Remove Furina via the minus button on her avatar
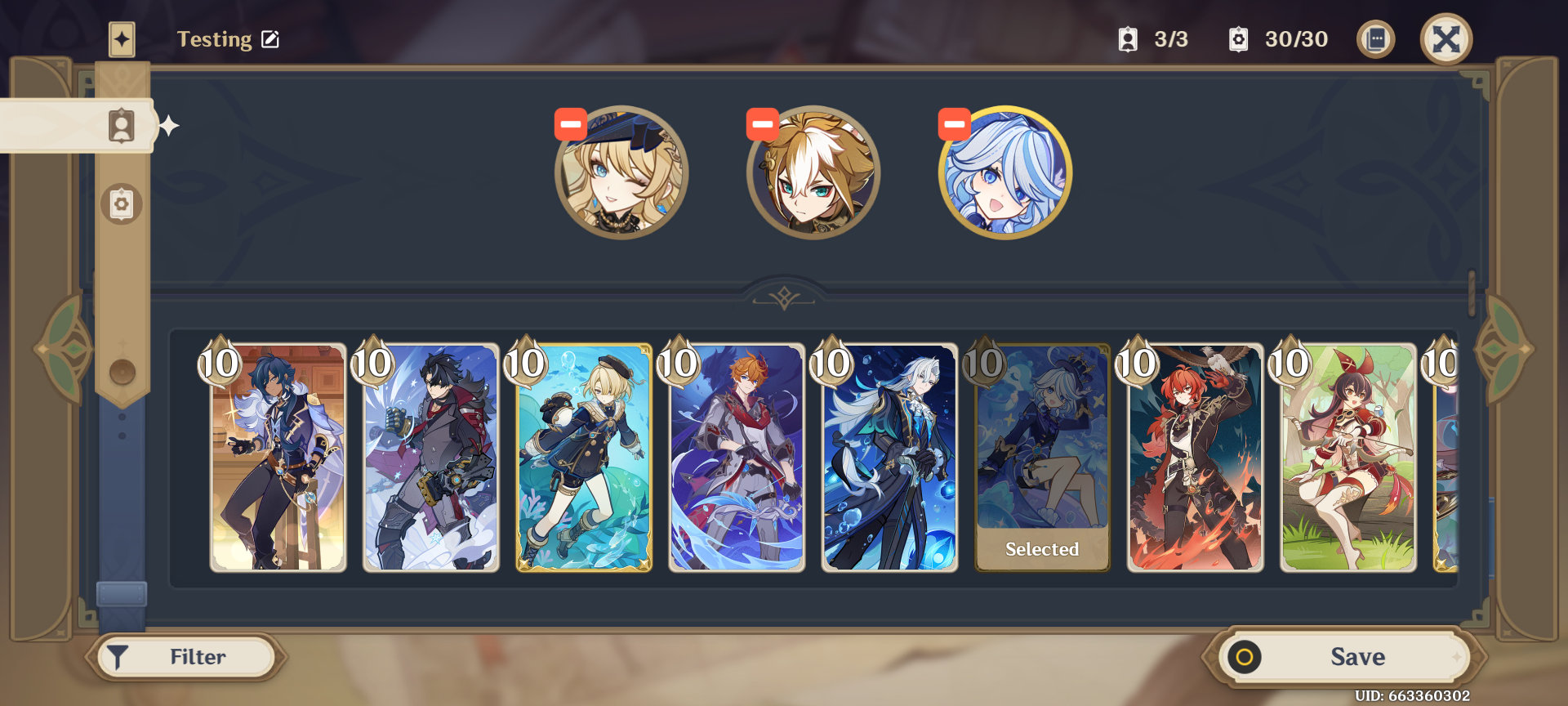This screenshot has height=706, width=1568. coord(954,123)
